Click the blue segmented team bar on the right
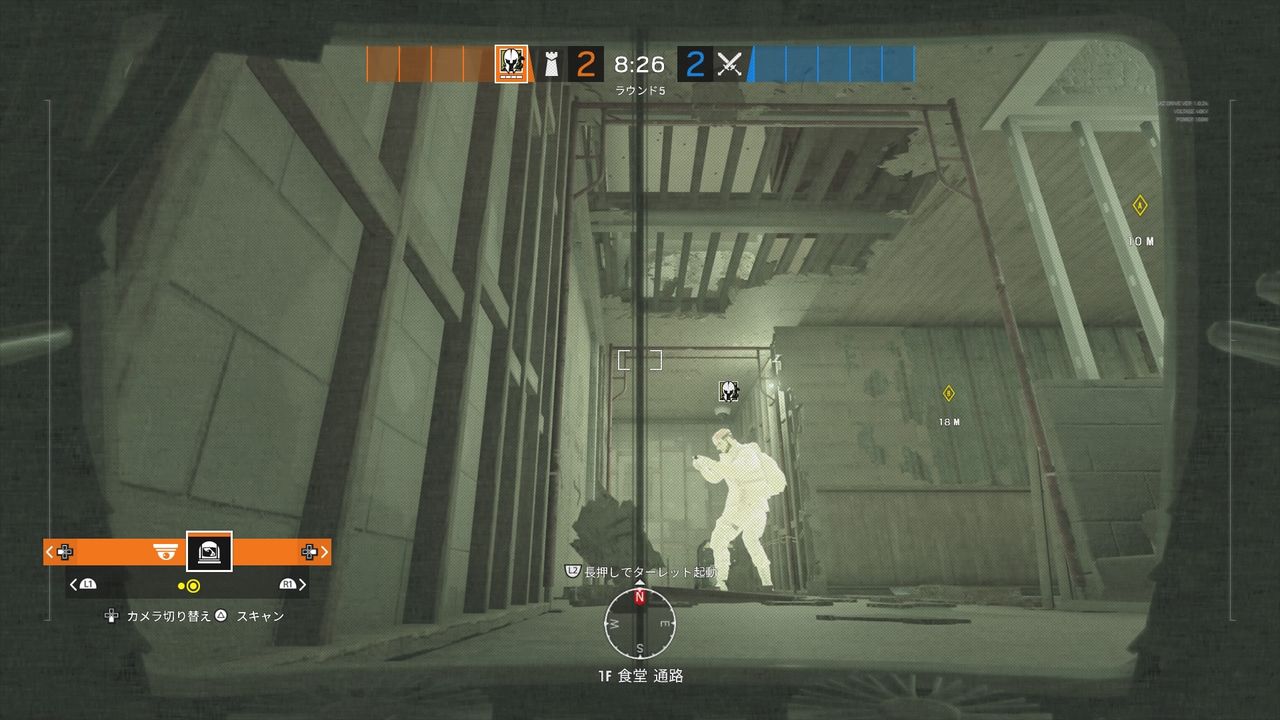 [x=835, y=63]
